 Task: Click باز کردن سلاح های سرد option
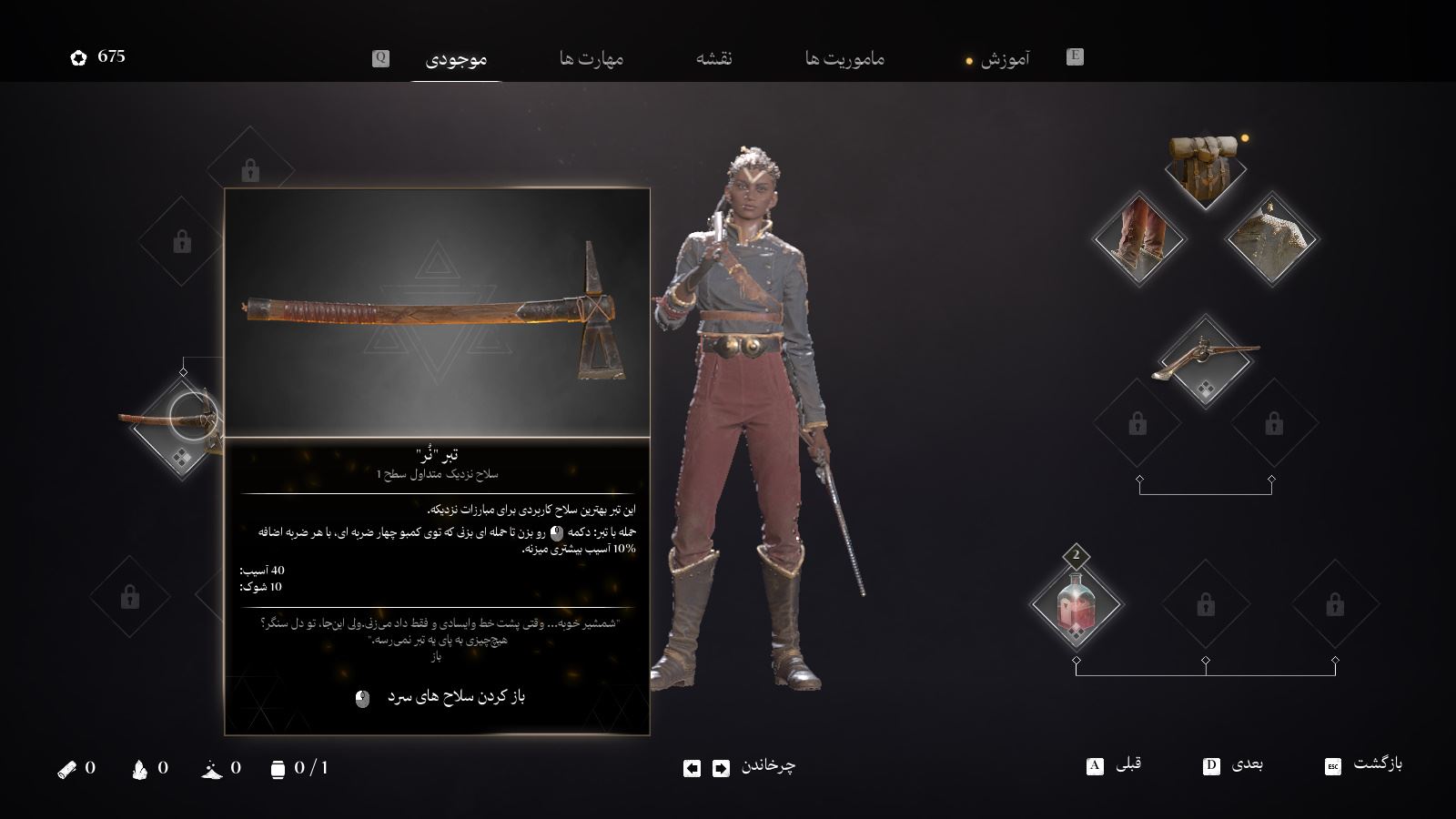[455, 697]
